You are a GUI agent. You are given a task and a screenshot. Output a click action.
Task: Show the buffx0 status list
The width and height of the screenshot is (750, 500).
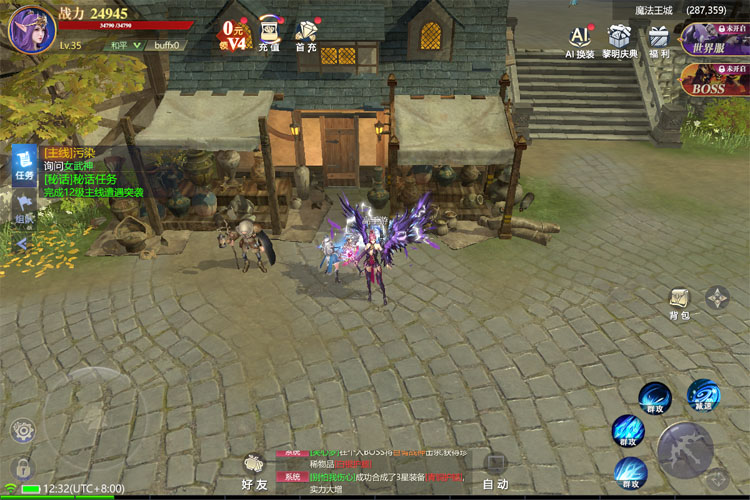[165, 45]
